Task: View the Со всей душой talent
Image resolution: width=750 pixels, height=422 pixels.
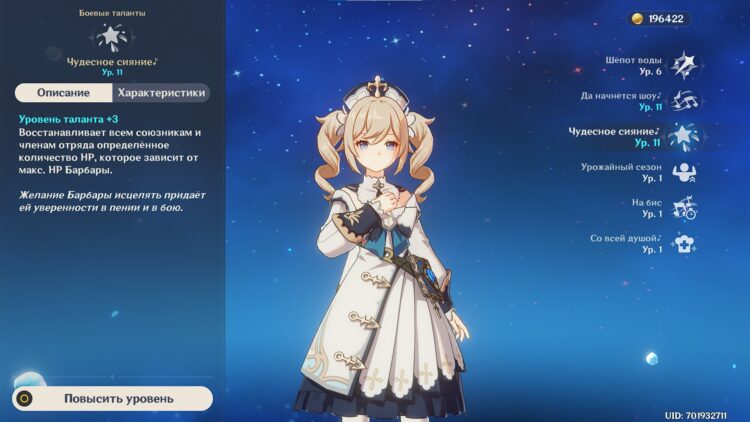Action: click(684, 243)
